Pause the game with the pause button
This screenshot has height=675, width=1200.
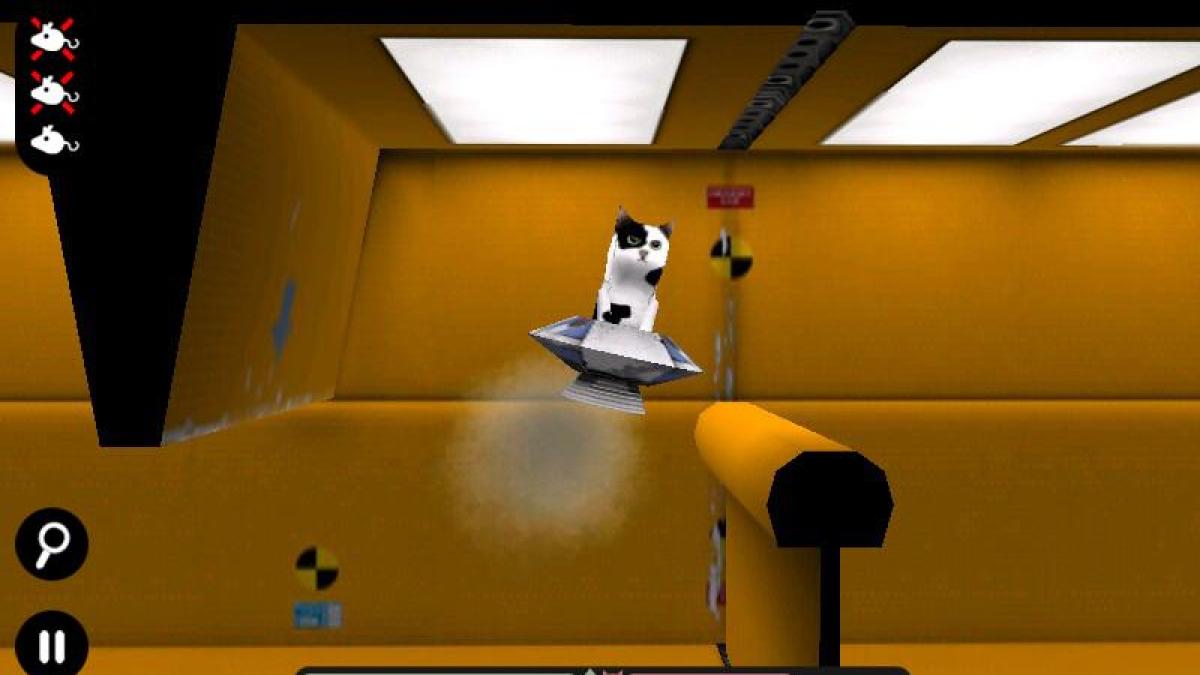coord(52,644)
